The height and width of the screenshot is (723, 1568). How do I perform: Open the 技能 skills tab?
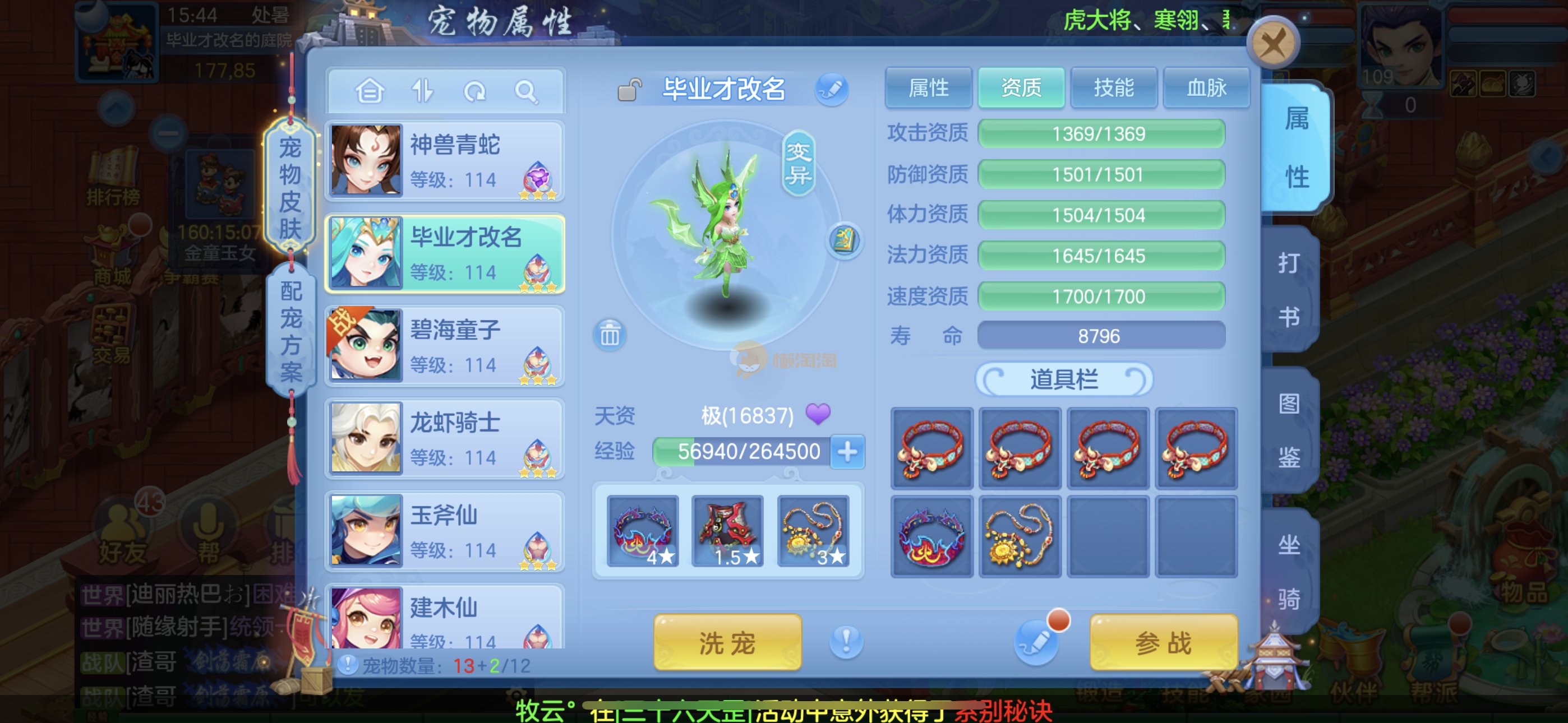pyautogui.click(x=1113, y=88)
